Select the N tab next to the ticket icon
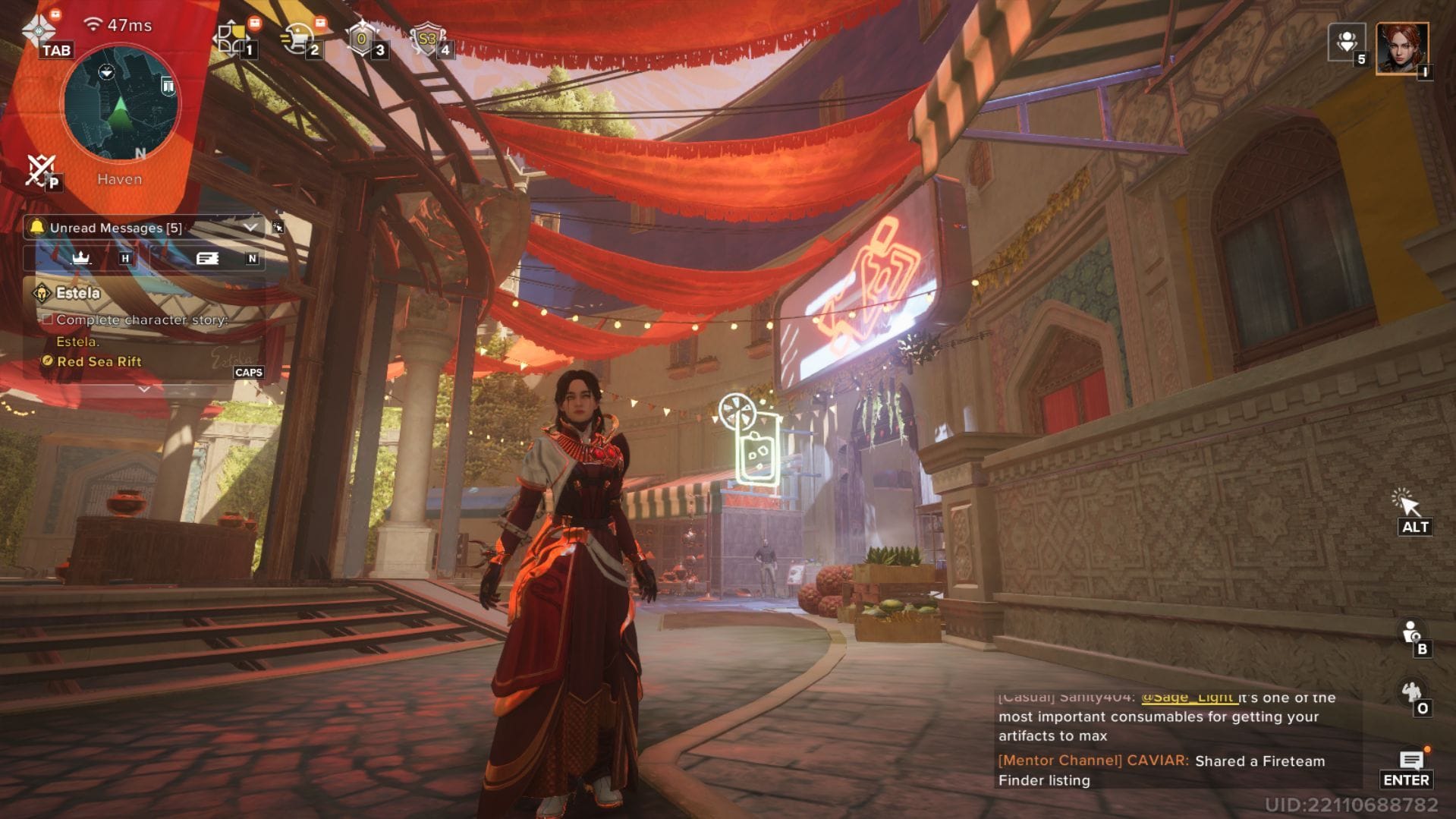The image size is (1456, 819). [x=253, y=258]
